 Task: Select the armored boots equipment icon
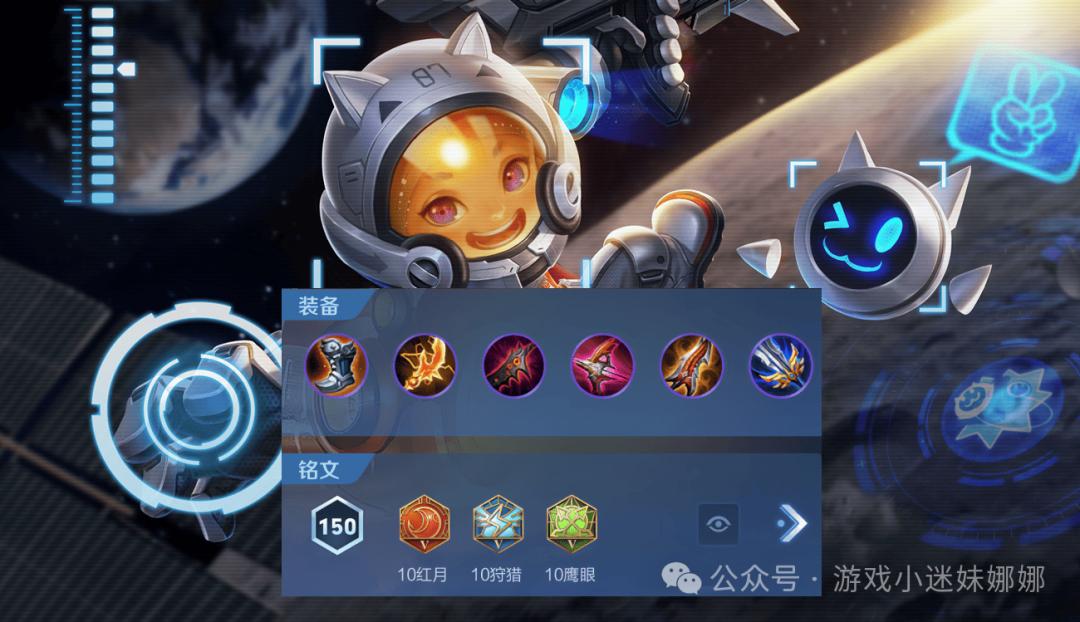coord(338,362)
